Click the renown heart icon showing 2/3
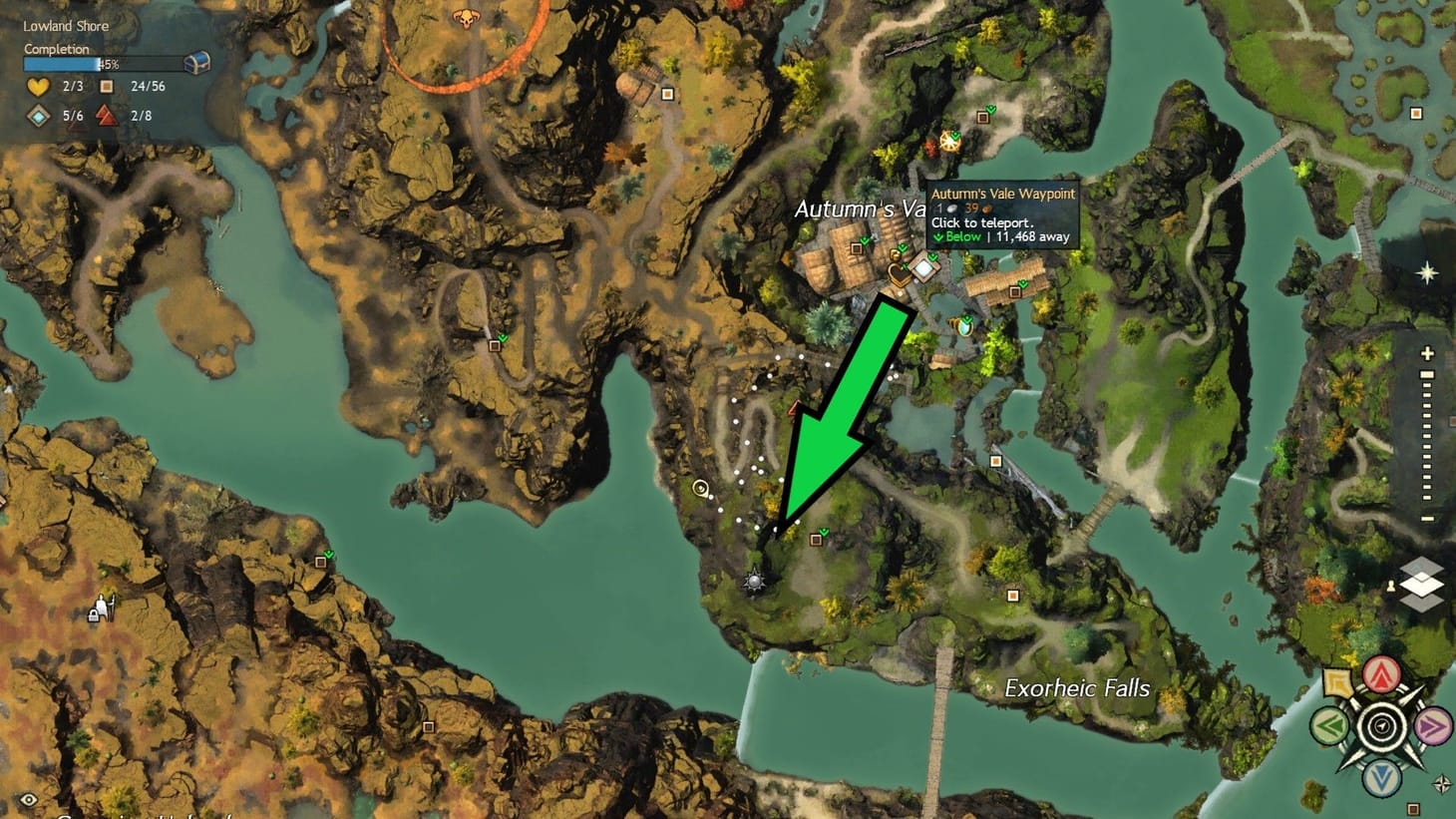This screenshot has width=1456, height=819. 38,87
